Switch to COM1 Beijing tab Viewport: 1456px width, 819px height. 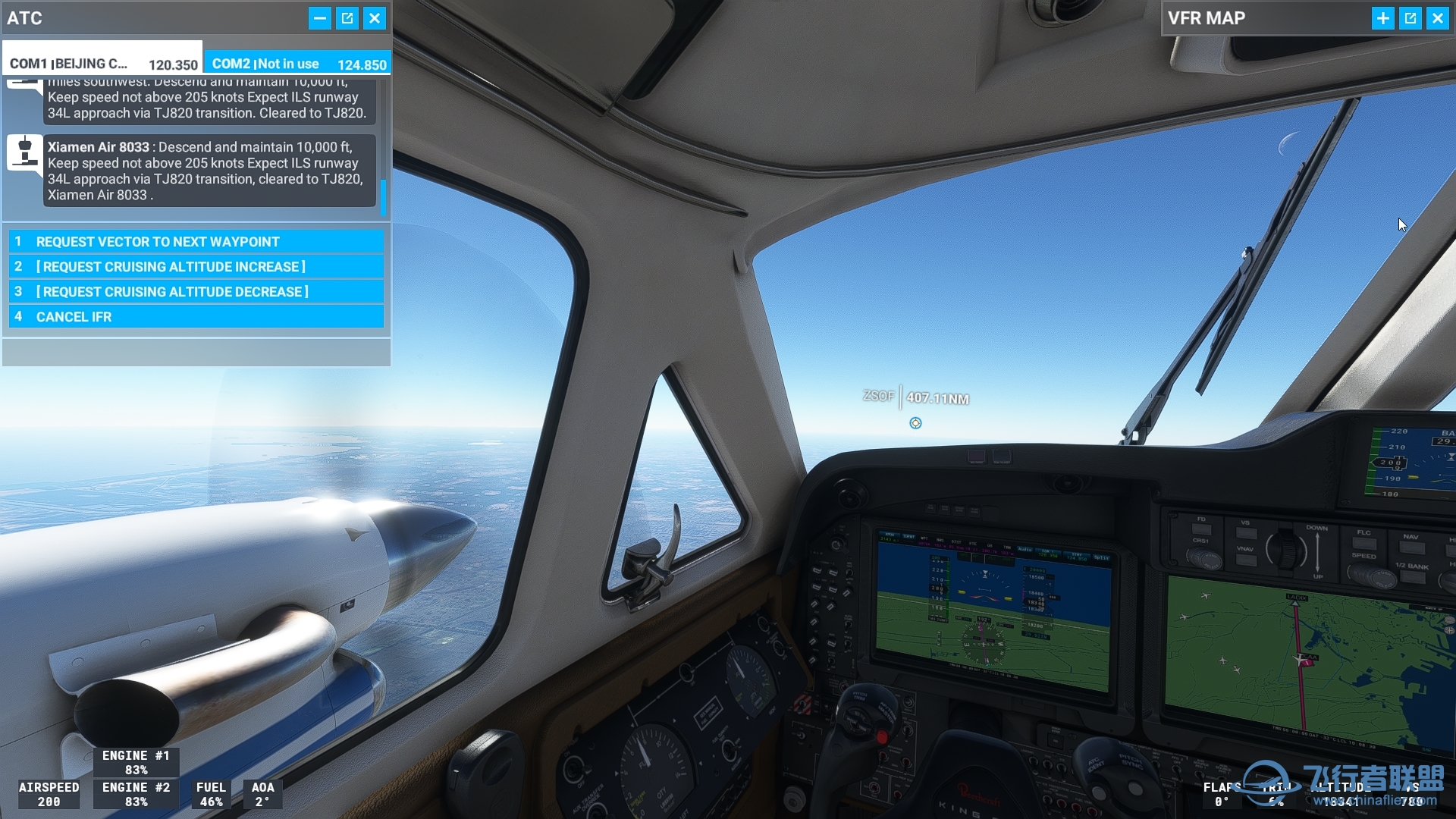coord(103,64)
